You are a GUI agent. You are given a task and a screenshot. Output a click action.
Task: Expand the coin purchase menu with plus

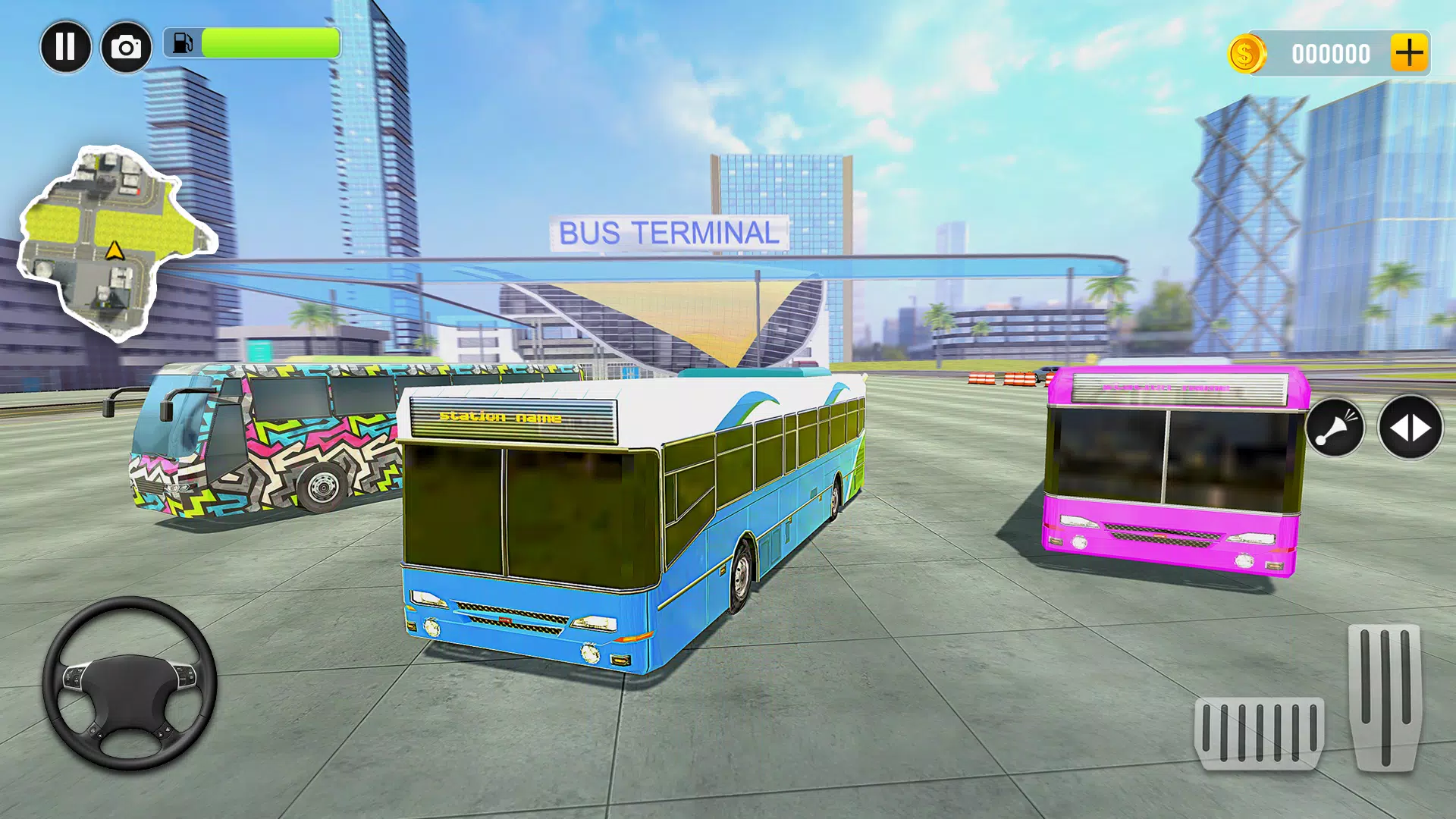1410,53
